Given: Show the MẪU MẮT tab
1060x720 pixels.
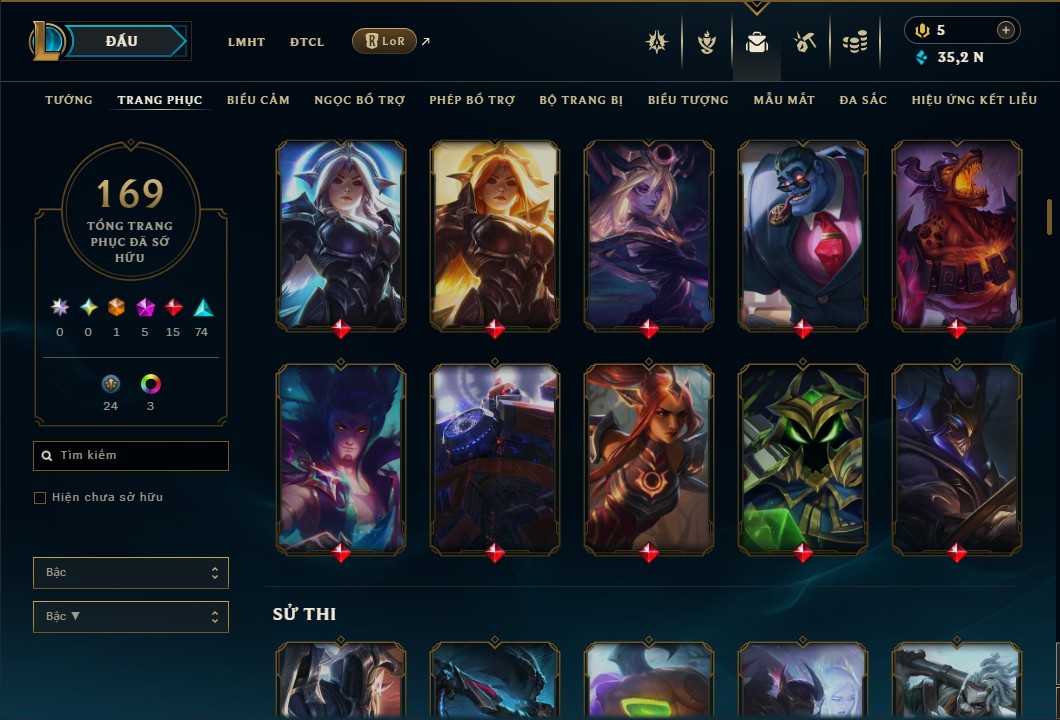Looking at the screenshot, I should click(x=784, y=100).
